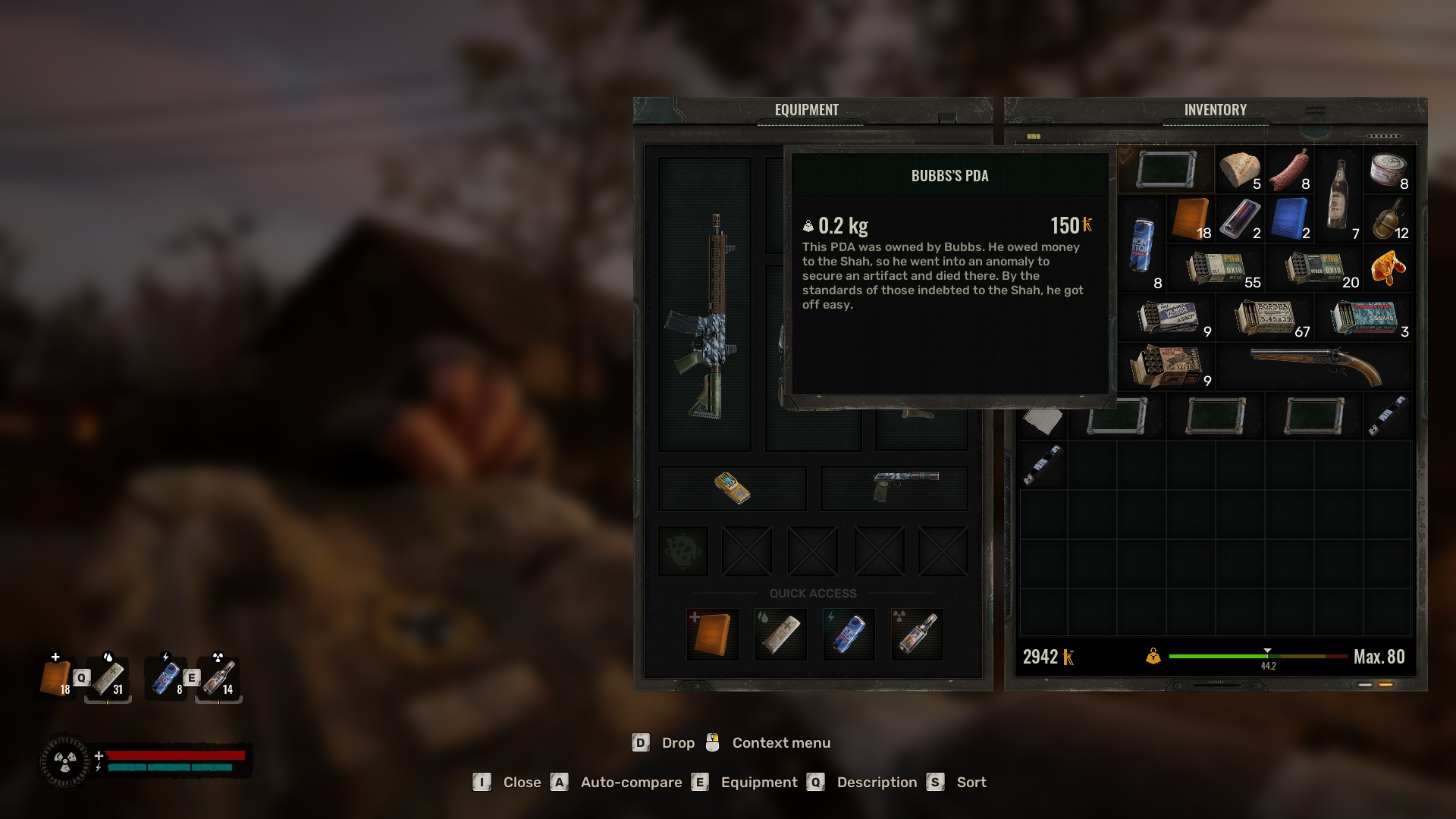Select the orange medkit stack of 18
This screenshot has width=1456, height=819.
(1191, 218)
